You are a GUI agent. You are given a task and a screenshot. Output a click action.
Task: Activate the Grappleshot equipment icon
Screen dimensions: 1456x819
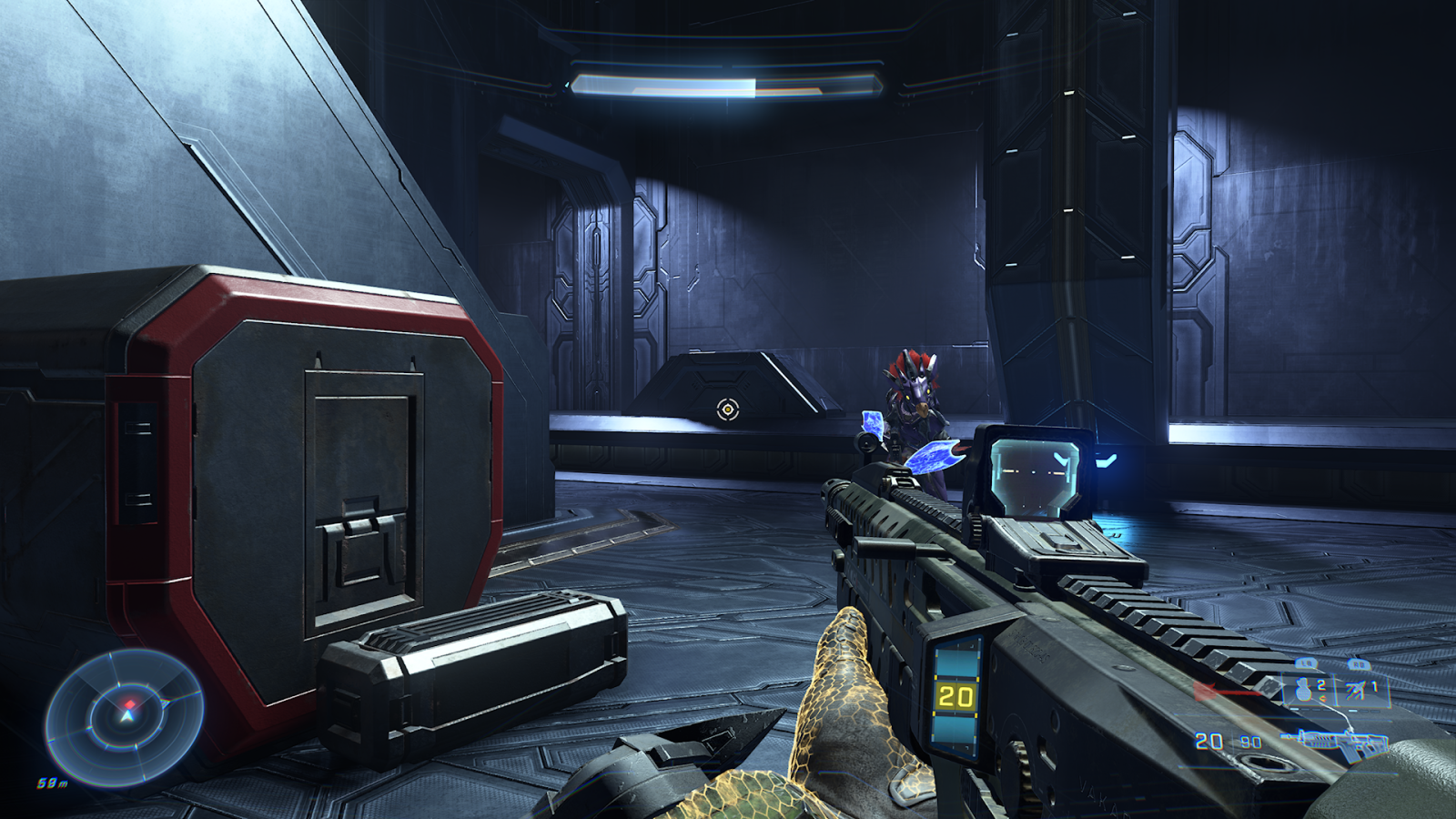1357,690
